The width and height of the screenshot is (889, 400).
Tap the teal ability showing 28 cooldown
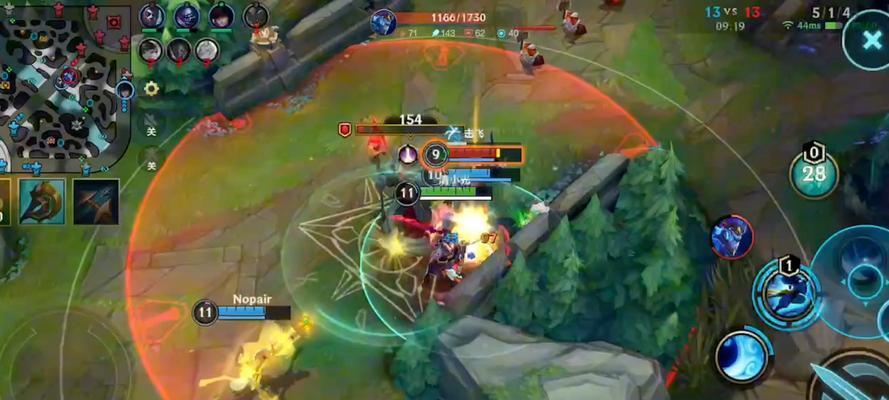coord(814,174)
